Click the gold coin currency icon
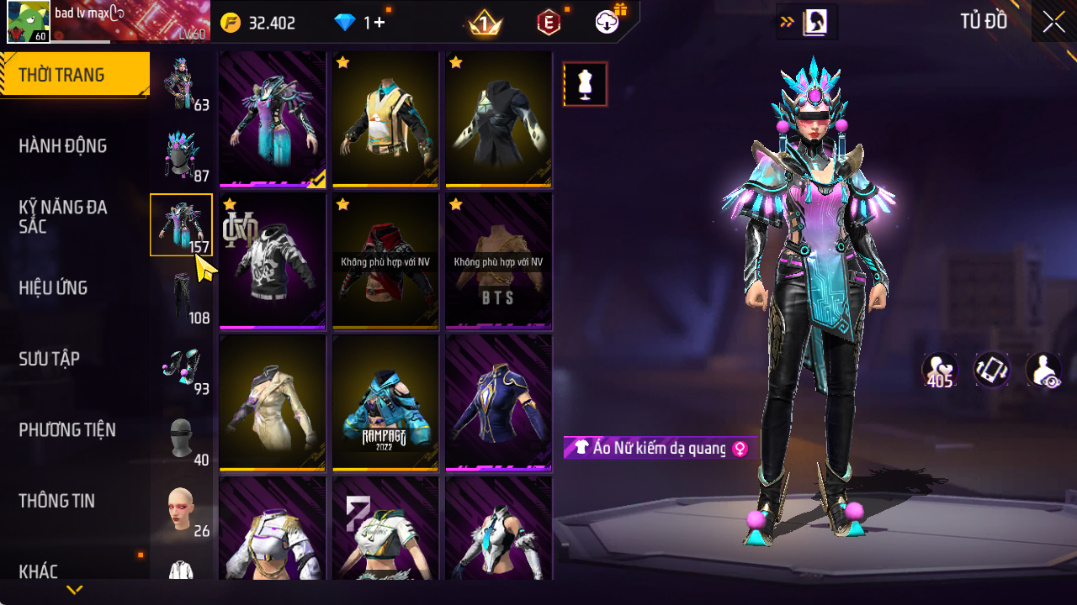The width and height of the screenshot is (1077, 605). pos(231,23)
